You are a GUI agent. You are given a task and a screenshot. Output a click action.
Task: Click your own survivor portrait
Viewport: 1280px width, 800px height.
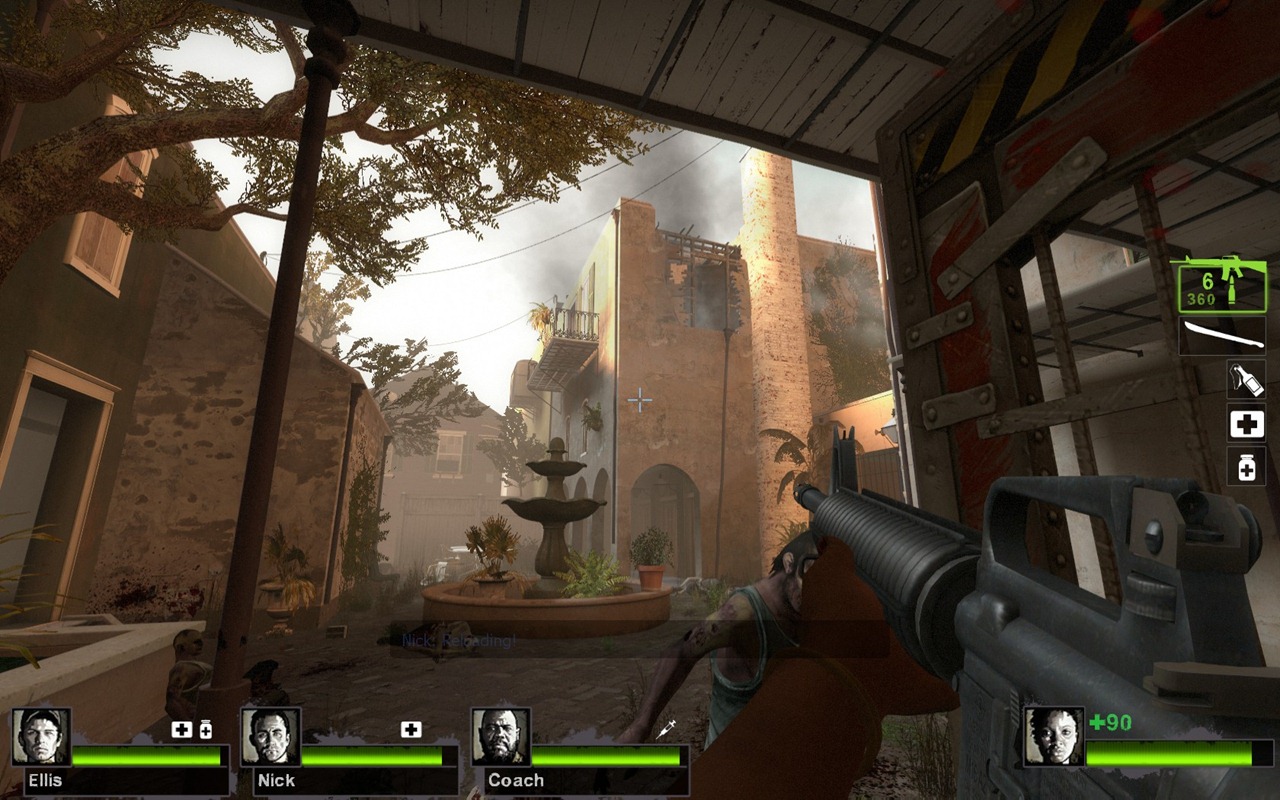[1053, 737]
